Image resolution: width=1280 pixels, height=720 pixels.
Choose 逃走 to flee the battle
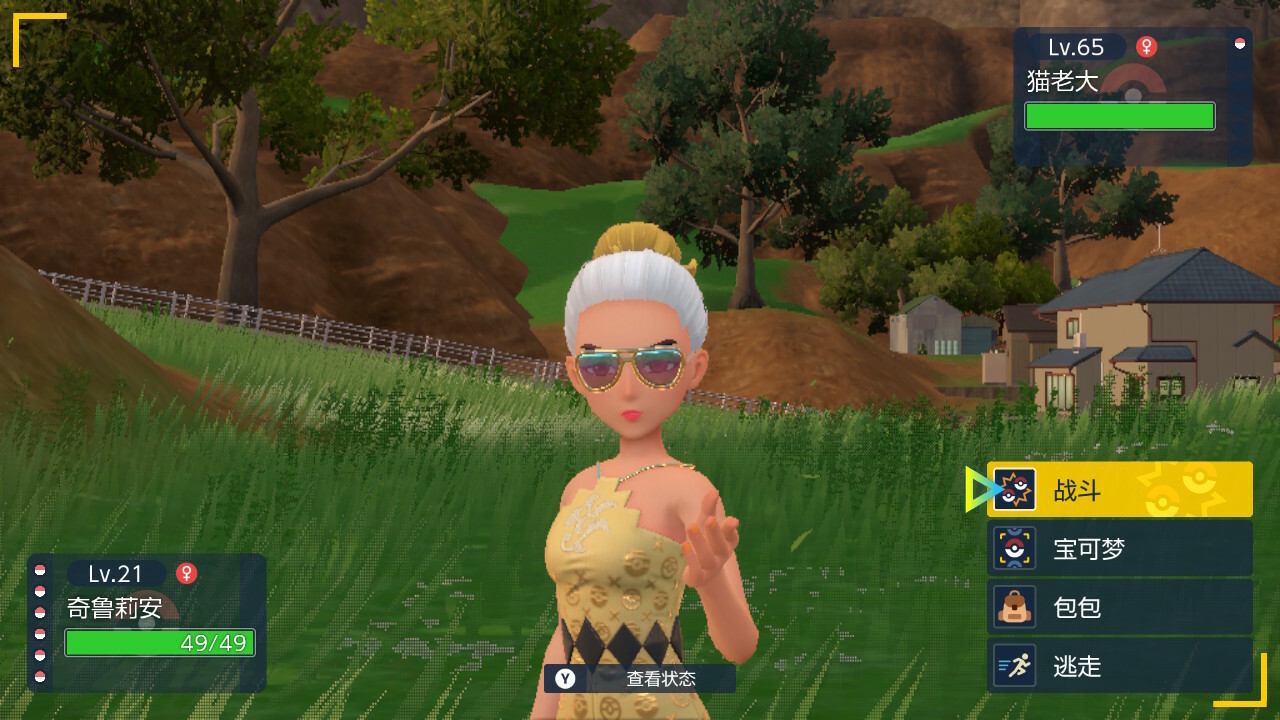[x=1119, y=666]
